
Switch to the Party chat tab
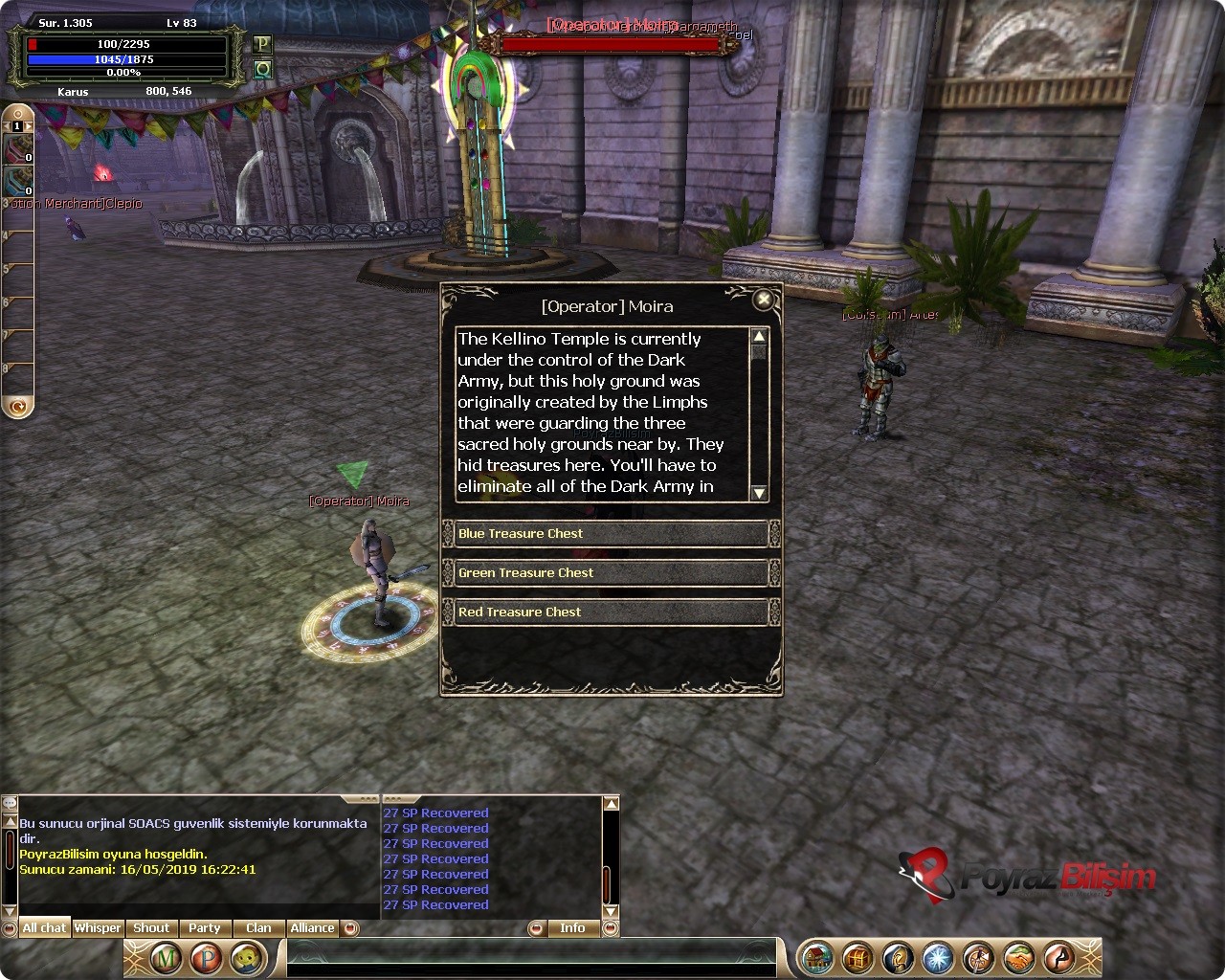pyautogui.click(x=204, y=928)
